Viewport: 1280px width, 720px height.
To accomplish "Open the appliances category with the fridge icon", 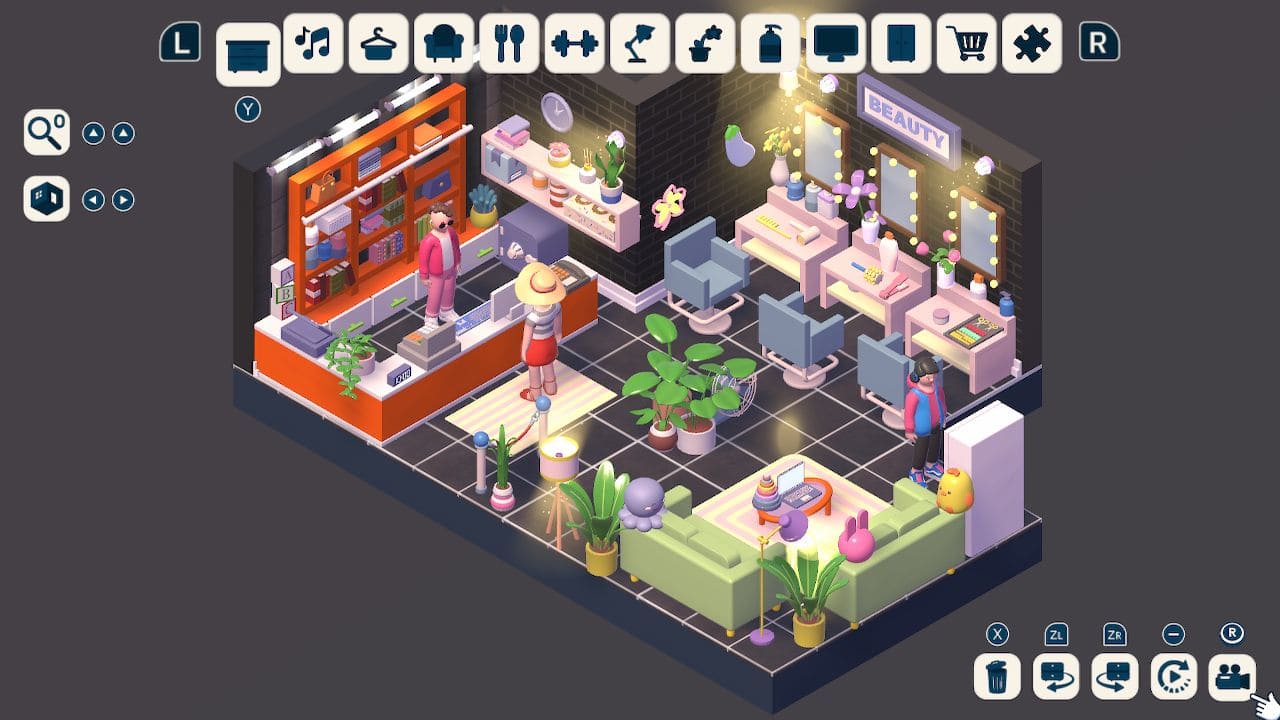I will (x=901, y=43).
